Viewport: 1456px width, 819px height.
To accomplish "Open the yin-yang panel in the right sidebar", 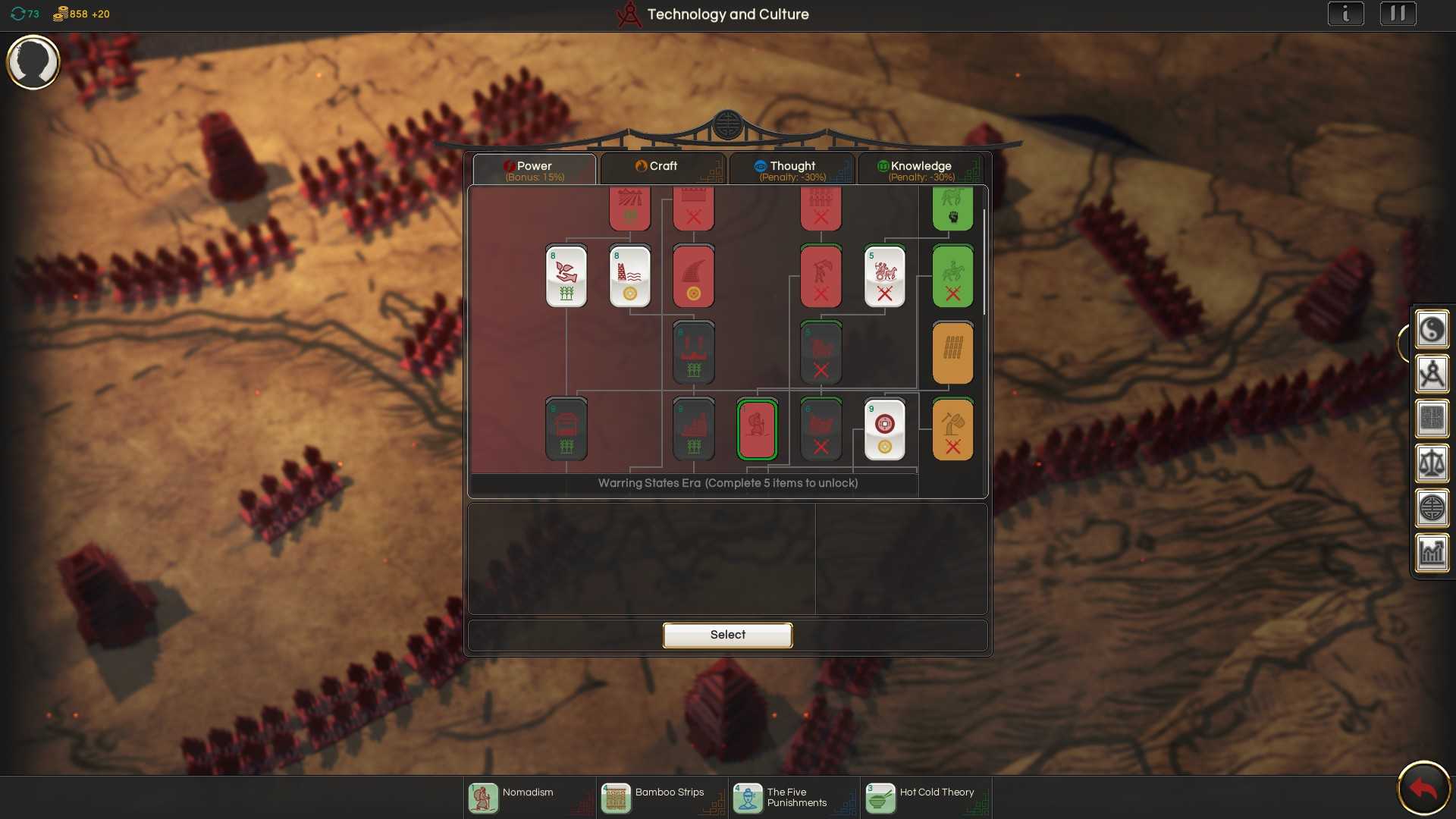I will coord(1432,329).
